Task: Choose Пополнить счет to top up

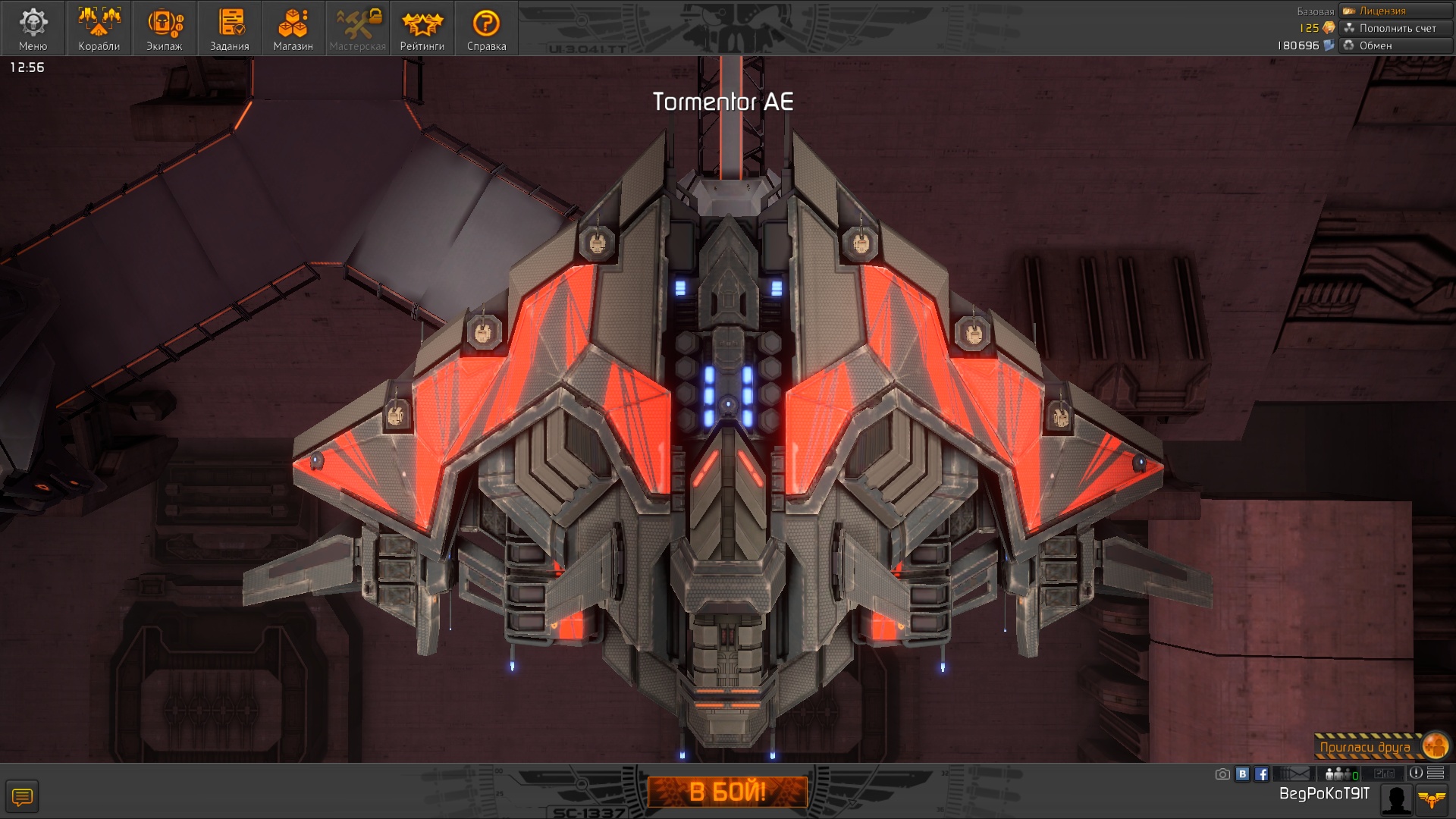Action: tap(1395, 28)
